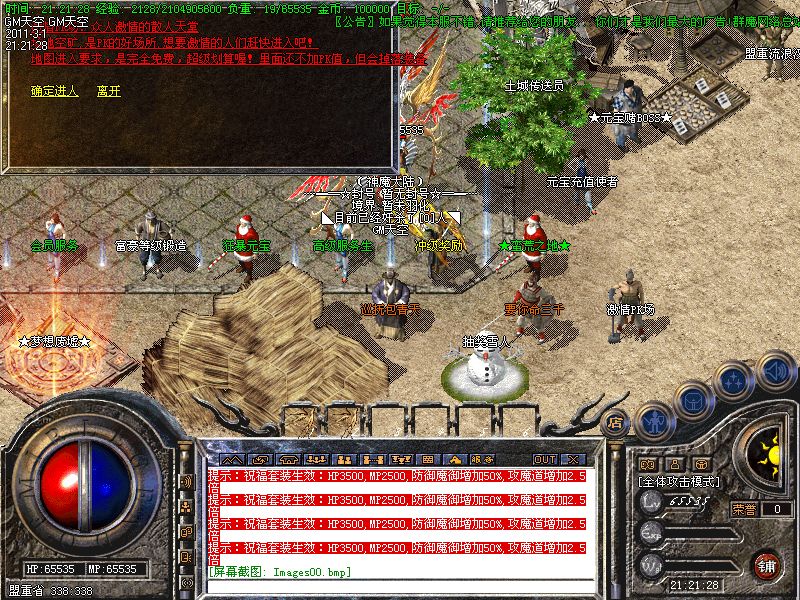The image size is (800, 600).
Task: Open the red 铺 stall button
Action: pyautogui.click(x=766, y=566)
